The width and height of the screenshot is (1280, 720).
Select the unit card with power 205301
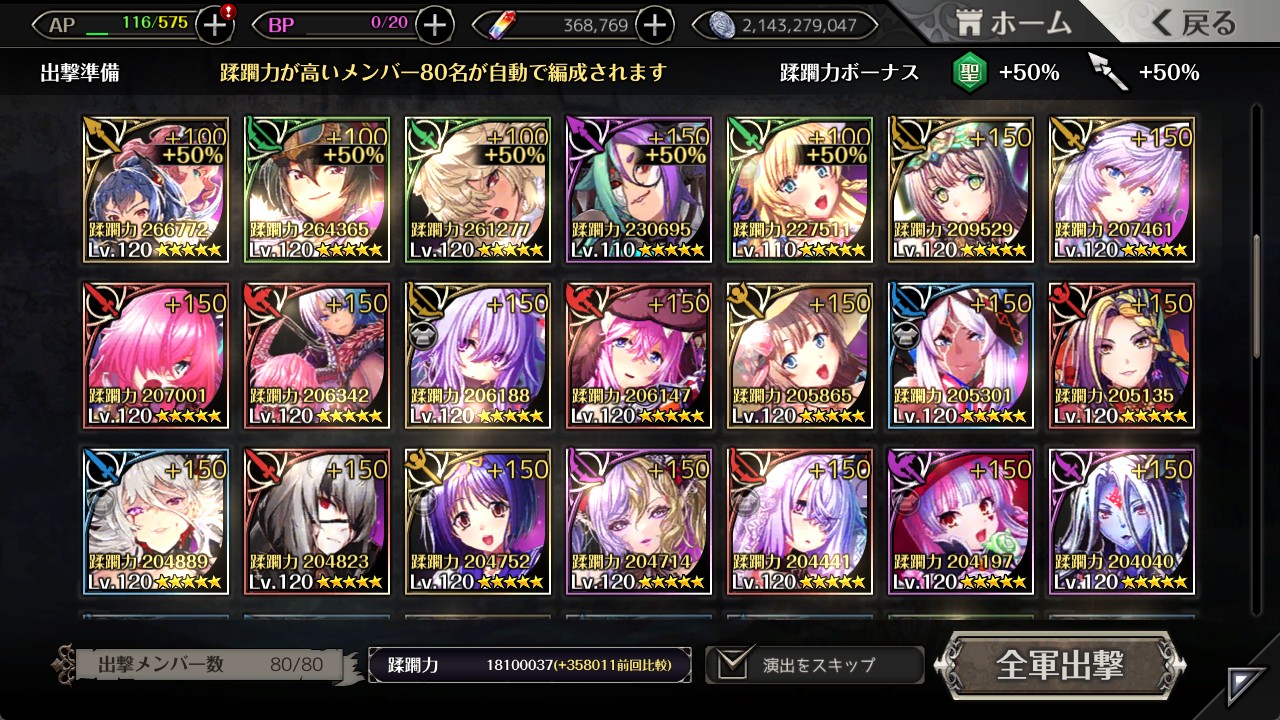tap(961, 355)
